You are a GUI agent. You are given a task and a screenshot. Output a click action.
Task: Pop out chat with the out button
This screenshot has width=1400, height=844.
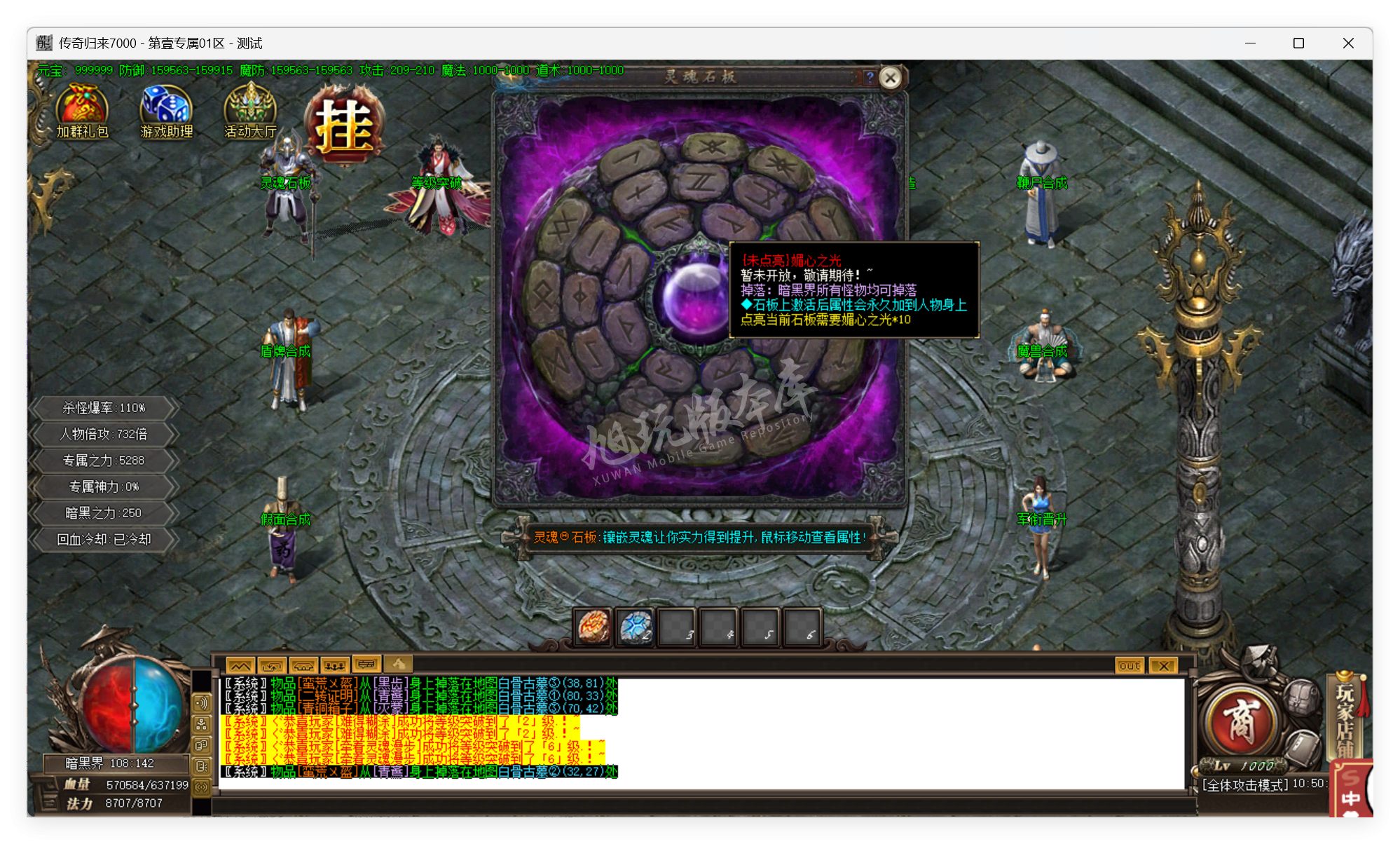coord(1128,665)
